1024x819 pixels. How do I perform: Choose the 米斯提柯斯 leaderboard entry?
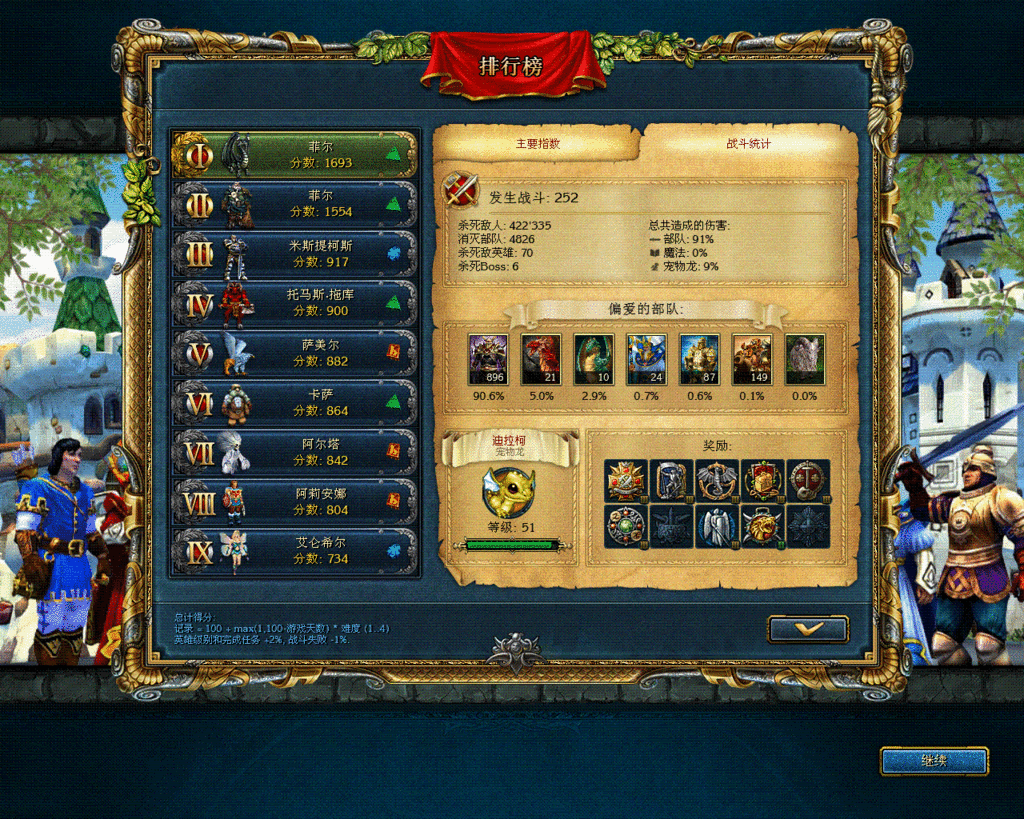pyautogui.click(x=296, y=253)
